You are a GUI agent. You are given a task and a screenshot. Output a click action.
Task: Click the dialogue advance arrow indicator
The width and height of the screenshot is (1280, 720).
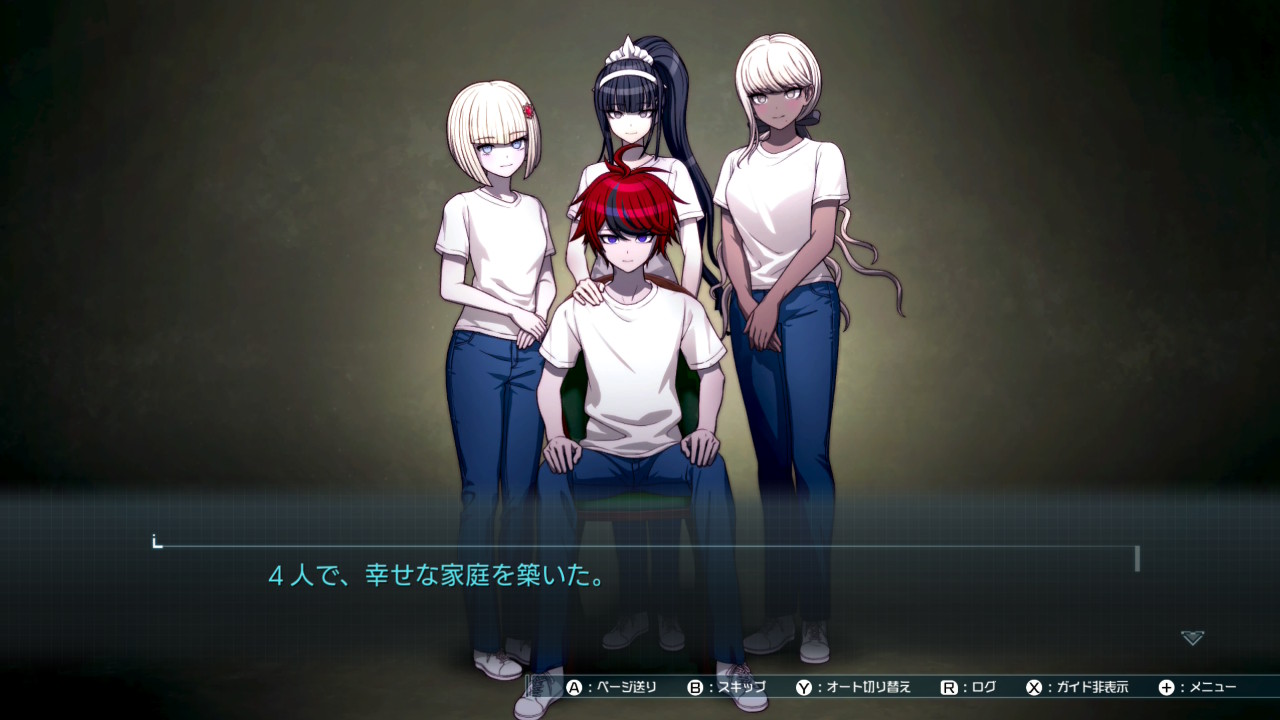[x=1192, y=637]
